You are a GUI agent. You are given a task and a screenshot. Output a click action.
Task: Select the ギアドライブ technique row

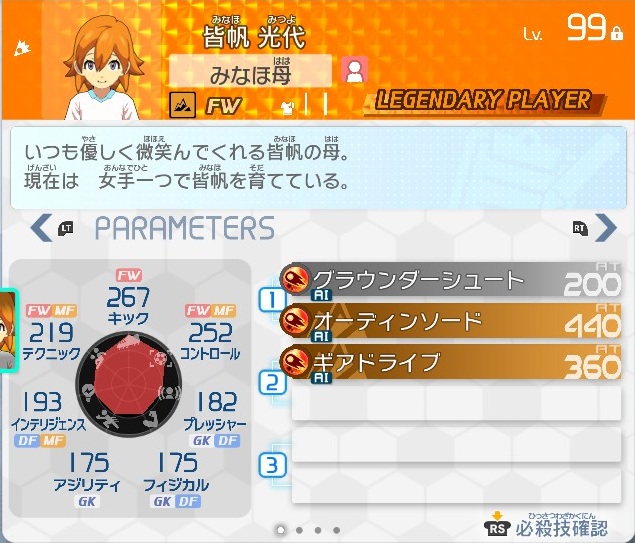point(450,363)
